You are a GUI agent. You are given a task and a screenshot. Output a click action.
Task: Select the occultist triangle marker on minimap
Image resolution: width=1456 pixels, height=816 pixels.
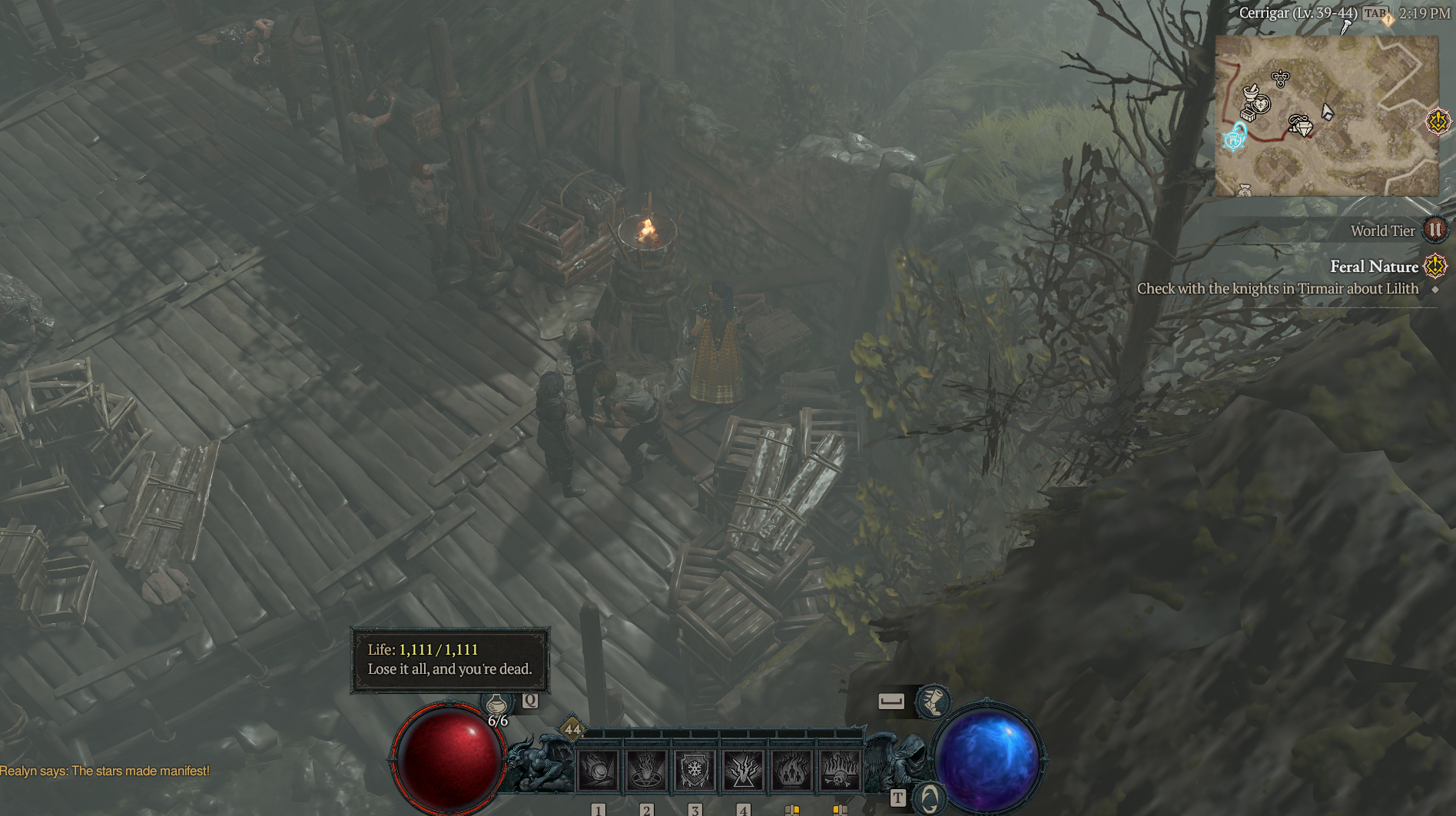(x=1280, y=78)
